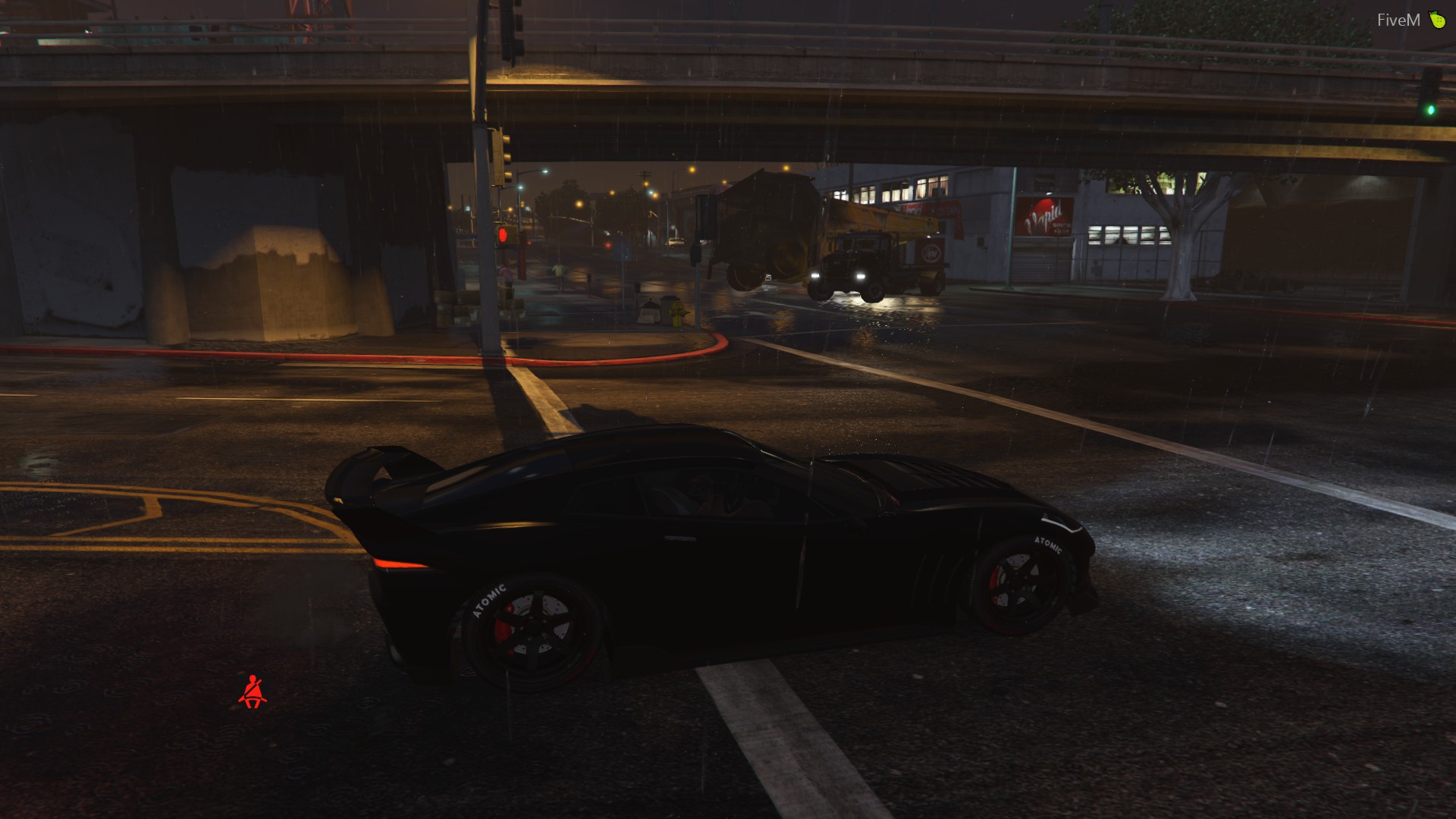The width and height of the screenshot is (1456, 819).
Task: Click the red seatbelt warning icon
Action: pyautogui.click(x=253, y=692)
